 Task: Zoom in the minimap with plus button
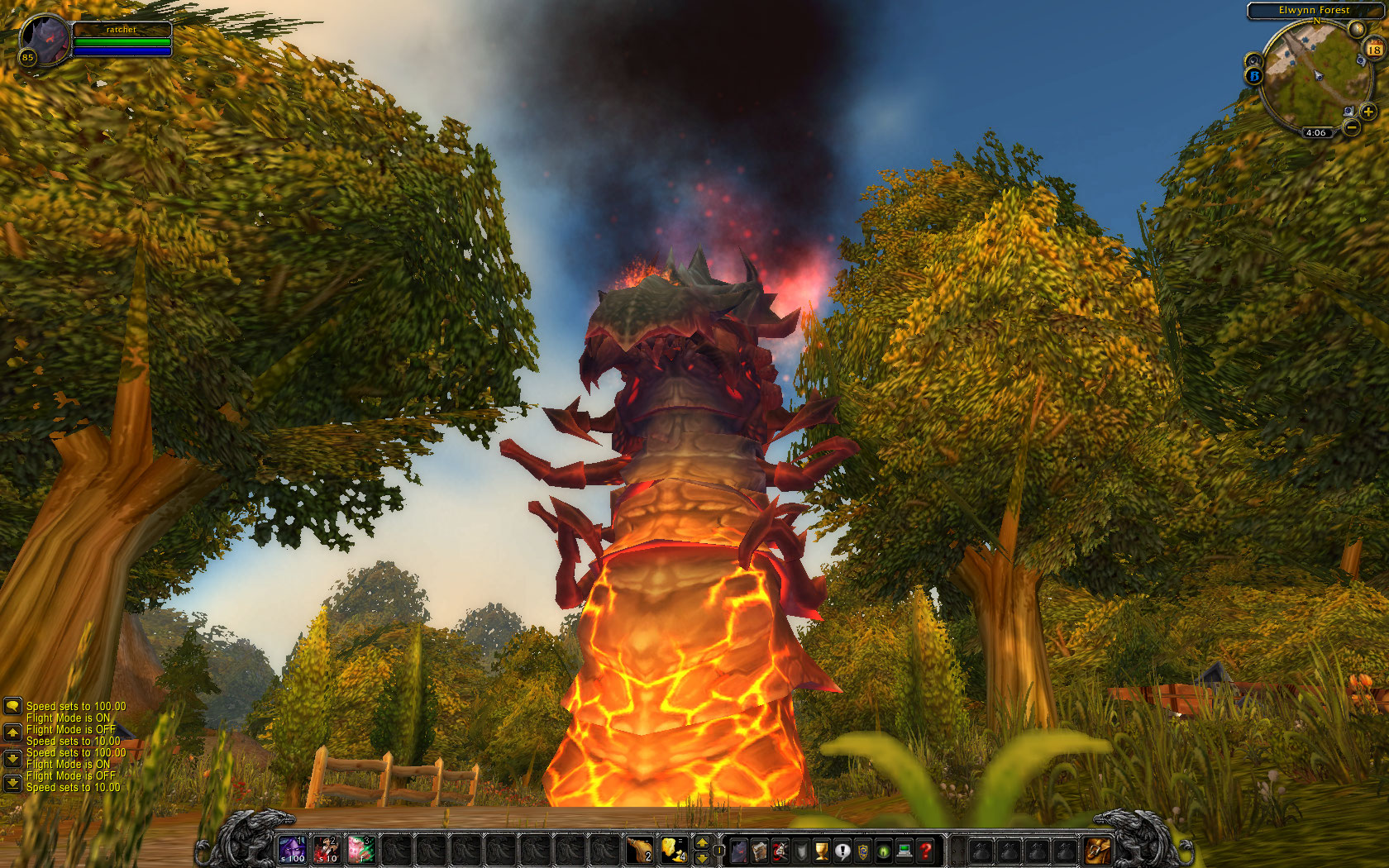(1368, 112)
